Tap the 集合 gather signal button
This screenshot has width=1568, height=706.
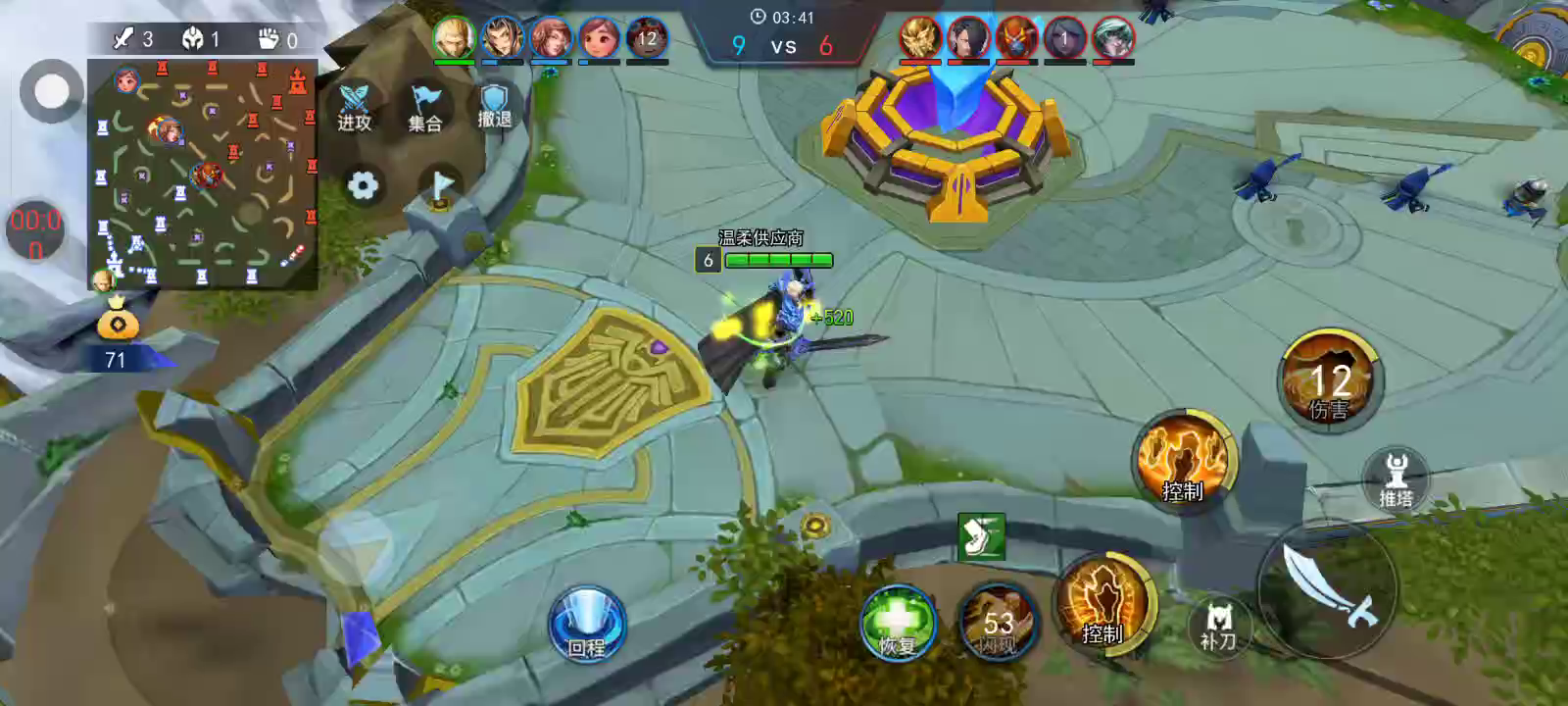click(424, 107)
